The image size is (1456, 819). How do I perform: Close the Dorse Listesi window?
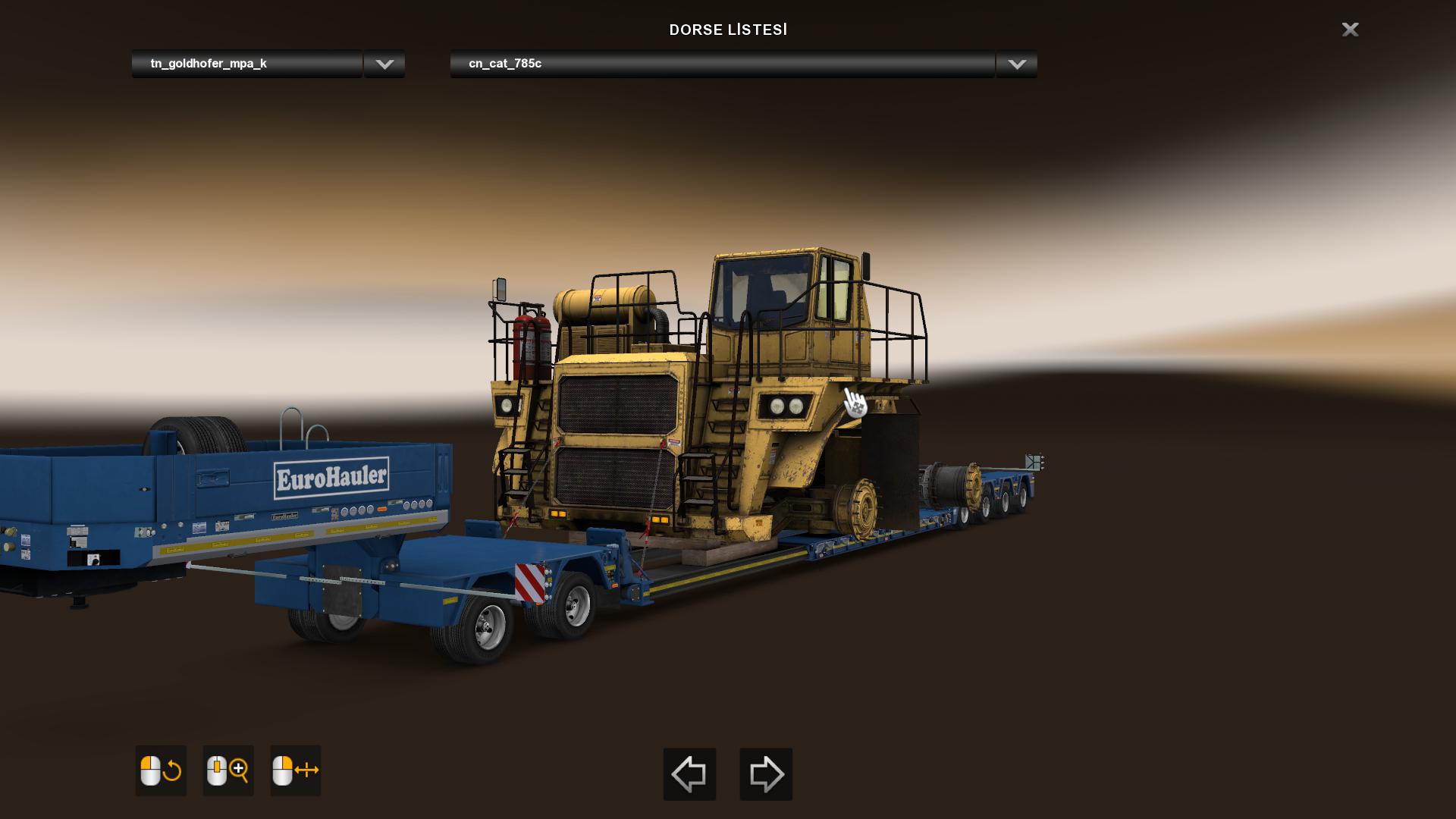(x=1350, y=30)
